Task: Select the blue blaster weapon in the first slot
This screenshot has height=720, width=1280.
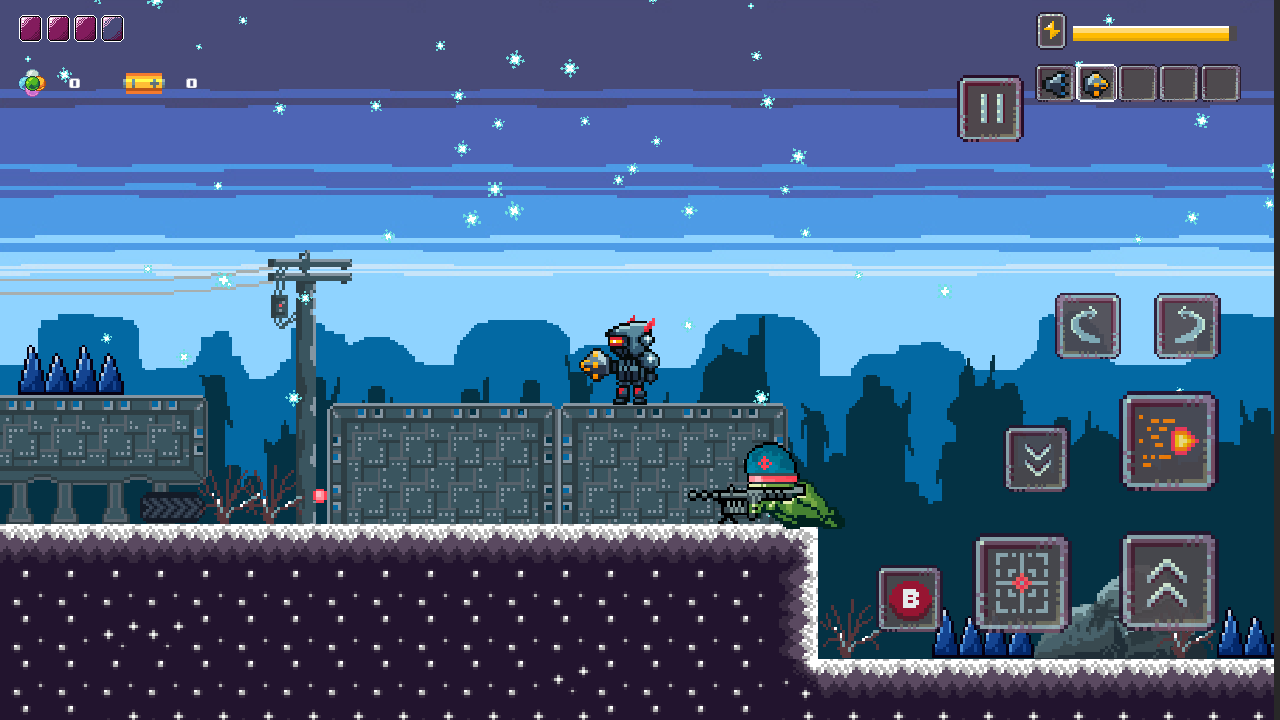Action: point(1054,83)
